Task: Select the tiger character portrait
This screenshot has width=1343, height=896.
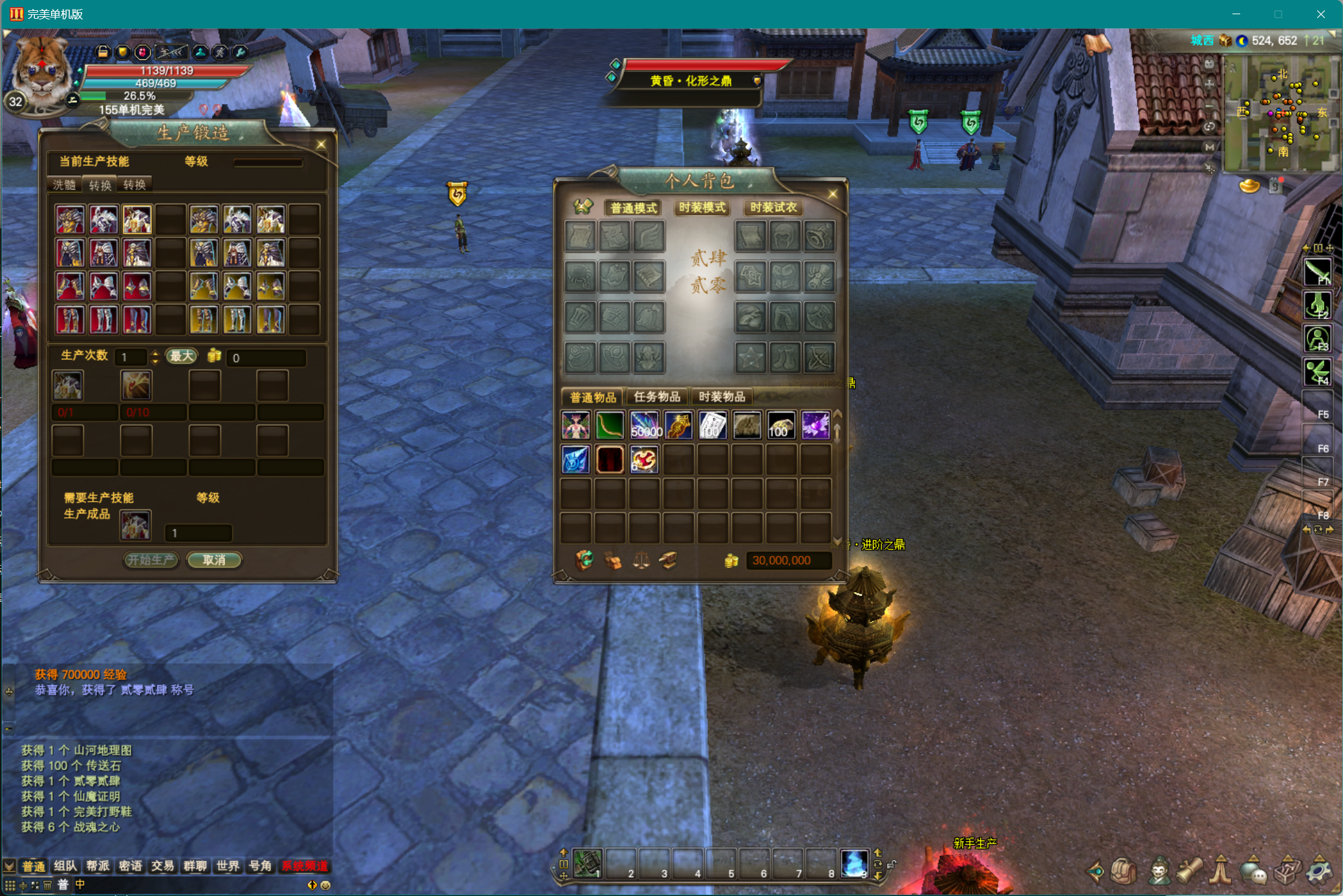Action: 41,71
